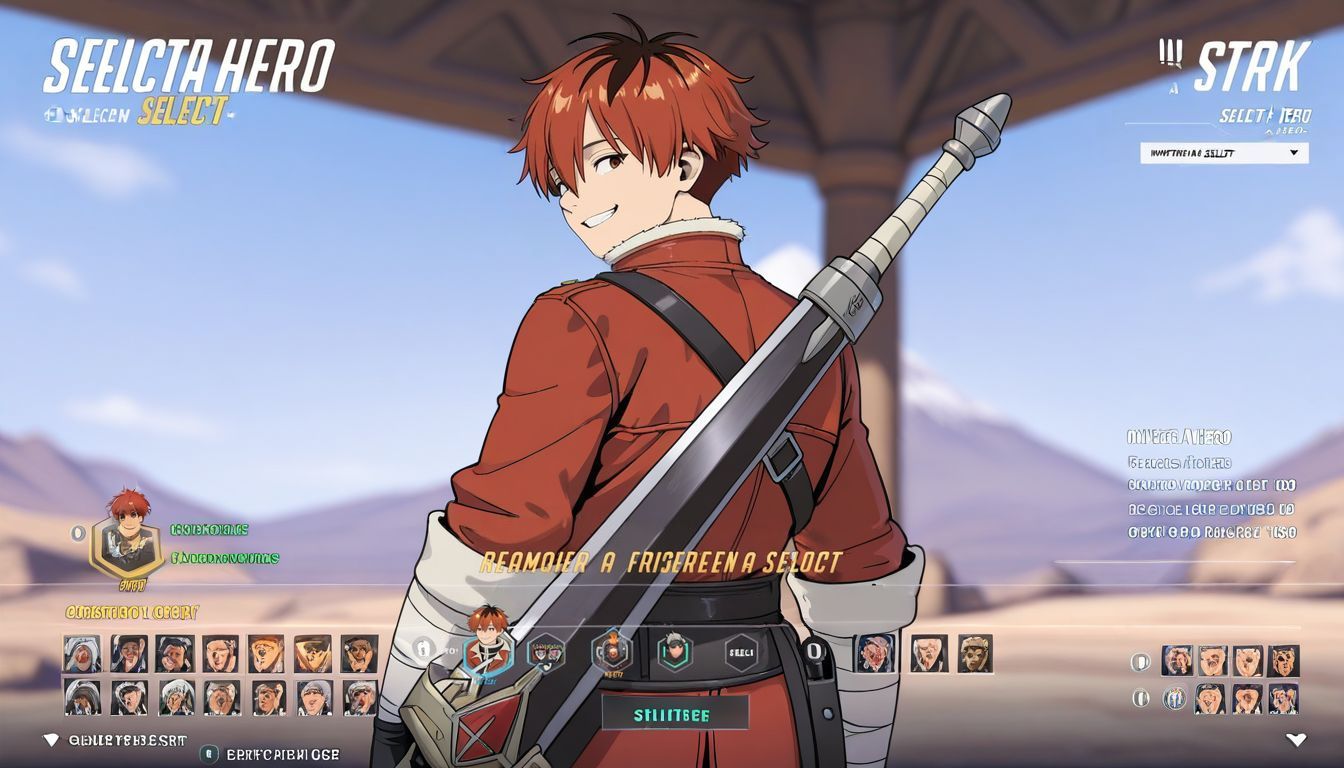Toggle the white triangle beside the bottom-left footer label
The height and width of the screenshot is (768, 1344).
coord(51,740)
